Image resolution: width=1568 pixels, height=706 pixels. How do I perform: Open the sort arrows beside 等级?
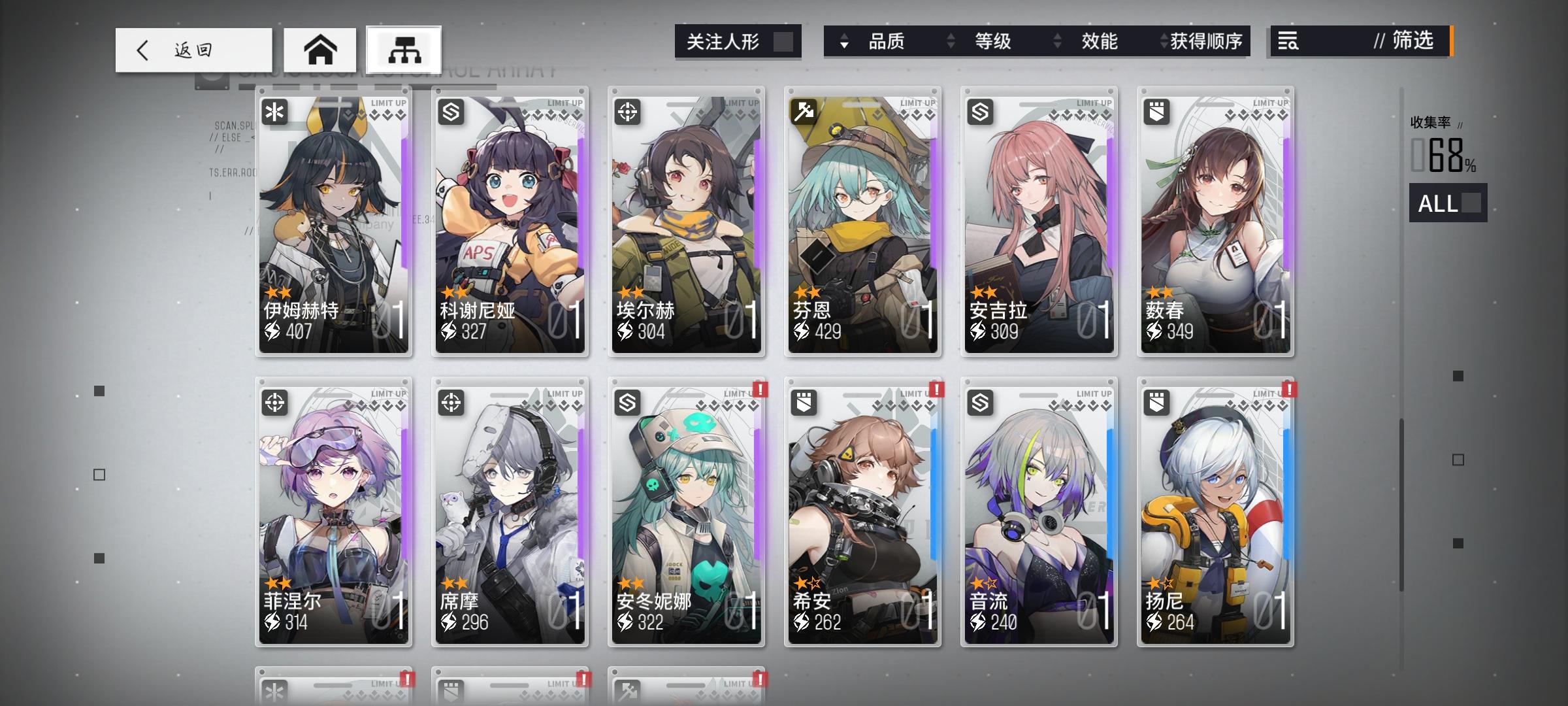pyautogui.click(x=951, y=42)
